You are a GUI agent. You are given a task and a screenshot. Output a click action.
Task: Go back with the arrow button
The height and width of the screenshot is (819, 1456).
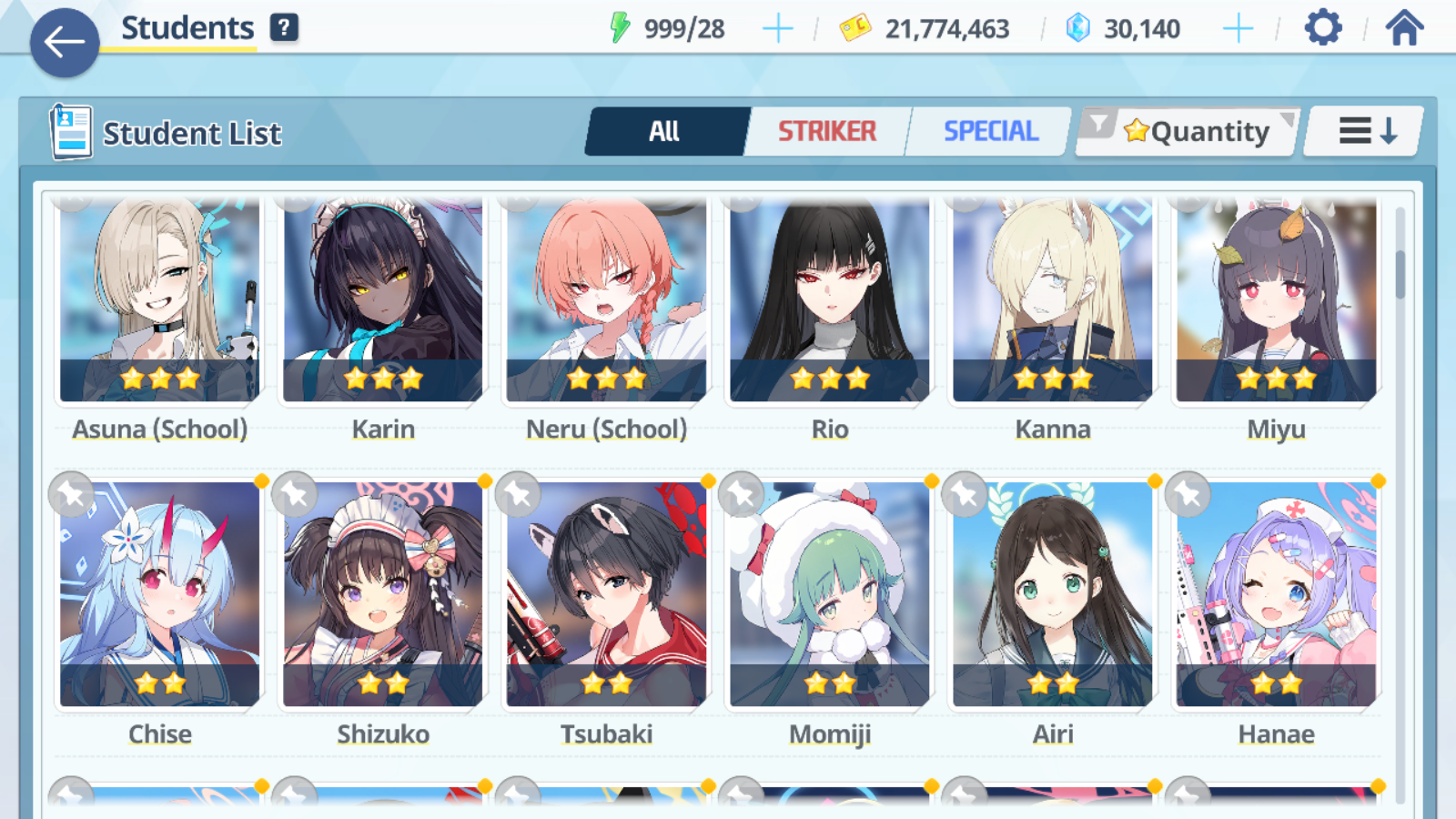[x=65, y=42]
